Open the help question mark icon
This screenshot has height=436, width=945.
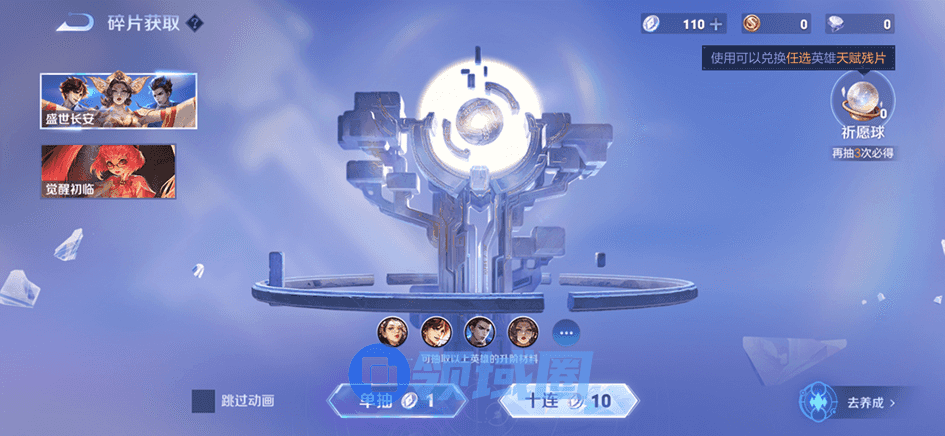click(x=195, y=23)
